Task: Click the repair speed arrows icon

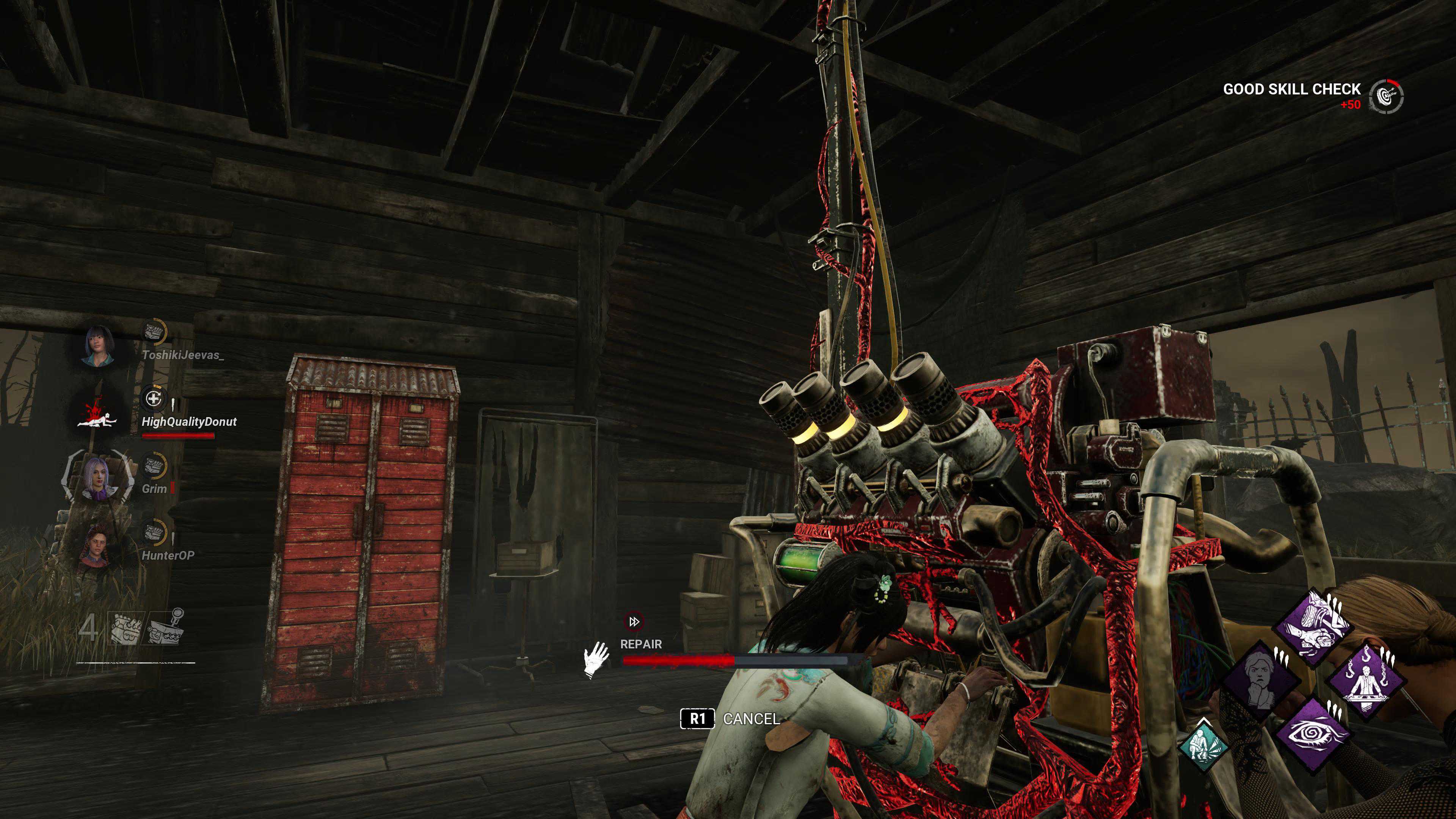Action: (634, 622)
